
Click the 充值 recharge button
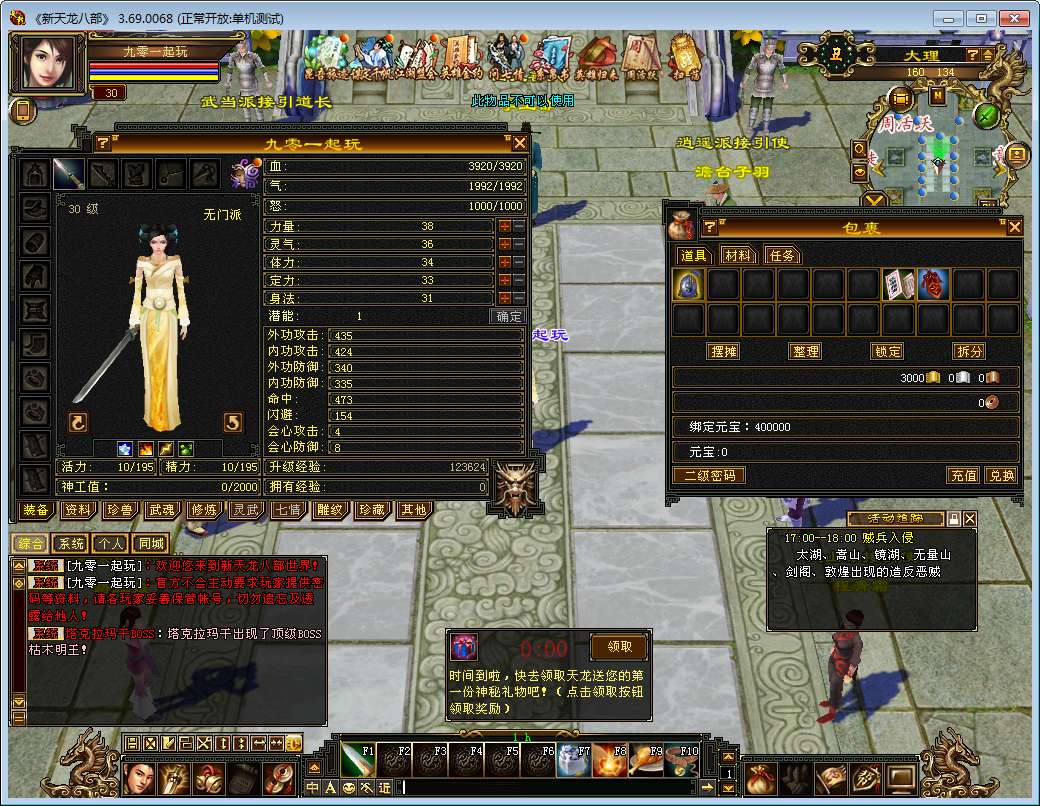[x=963, y=475]
